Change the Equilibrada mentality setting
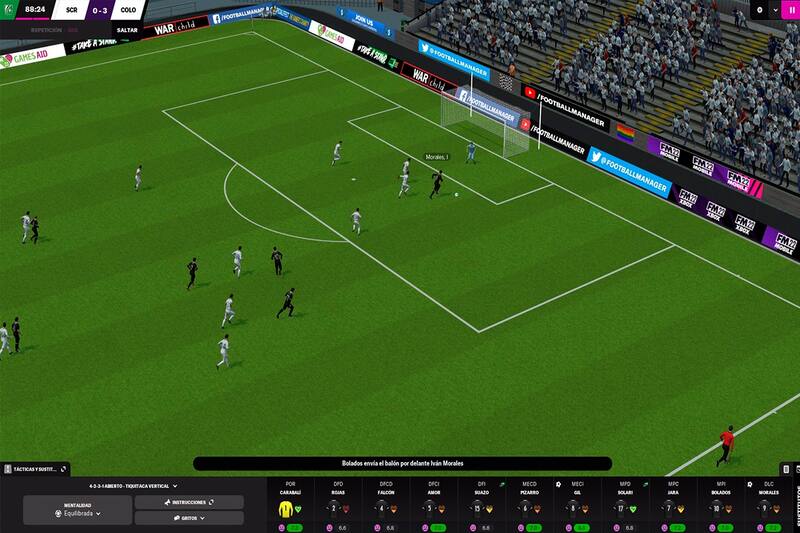The image size is (800, 533). pyautogui.click(x=78, y=510)
